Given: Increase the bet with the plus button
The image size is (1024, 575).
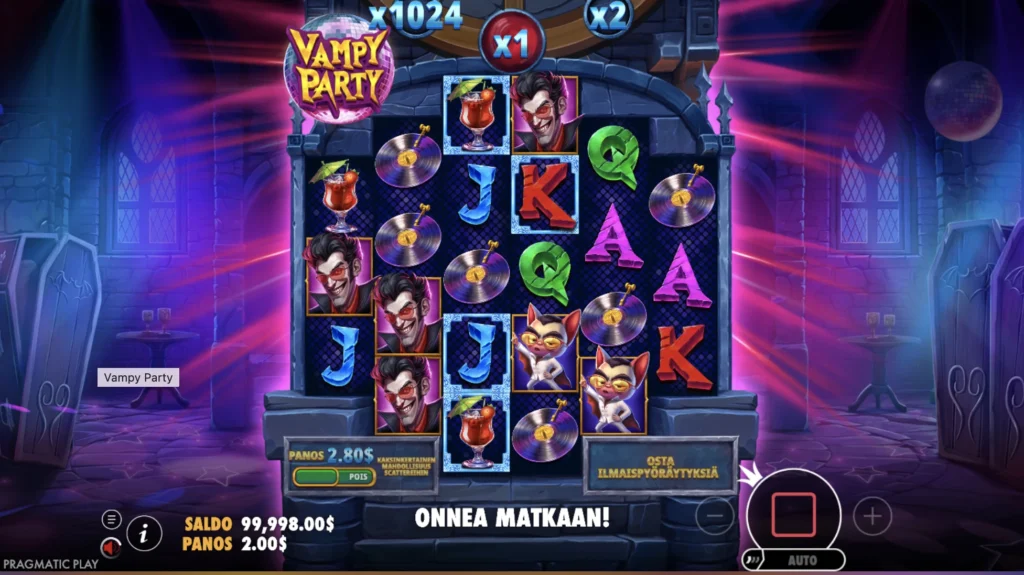Looking at the screenshot, I should click(872, 516).
